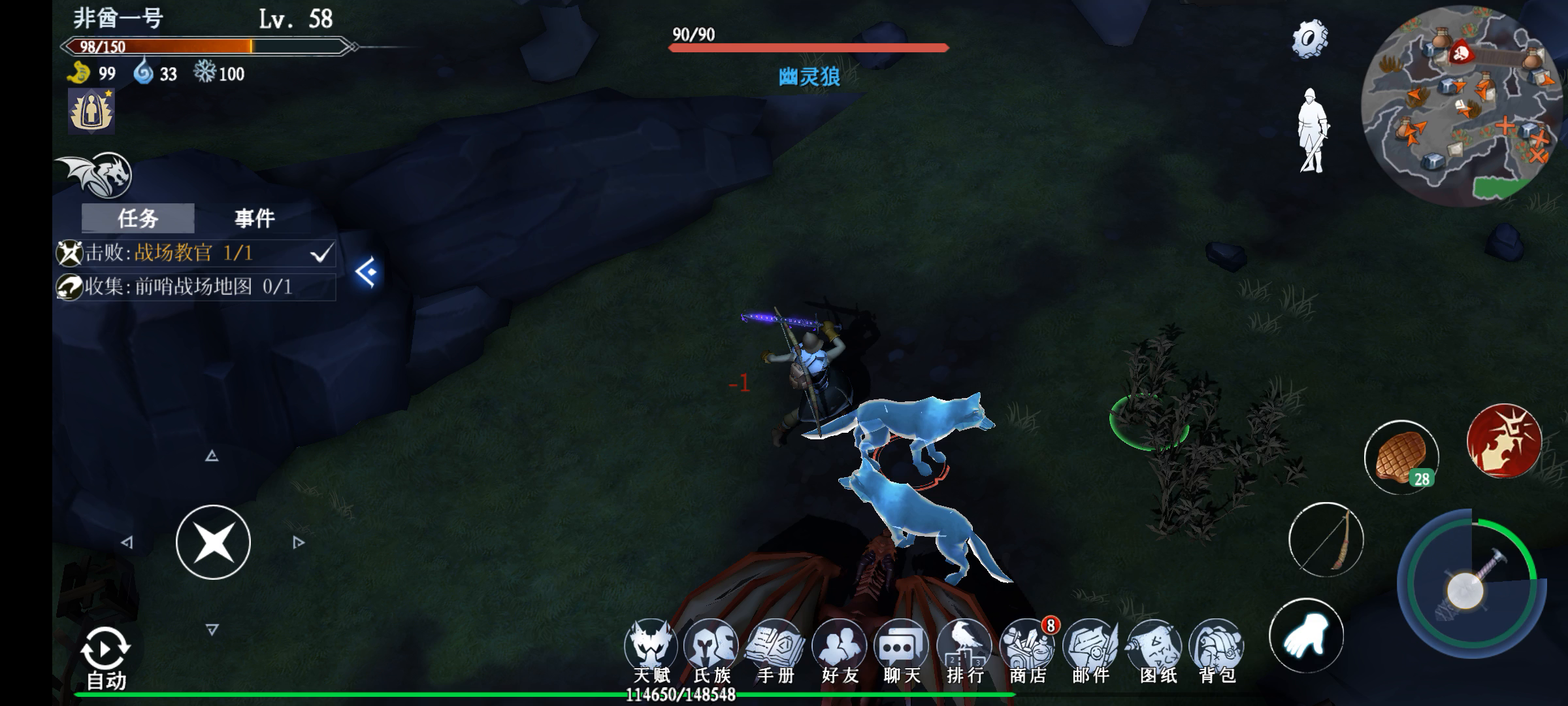1568x706 pixels.
Task: Tap the white hand interact button
Action: click(1306, 636)
